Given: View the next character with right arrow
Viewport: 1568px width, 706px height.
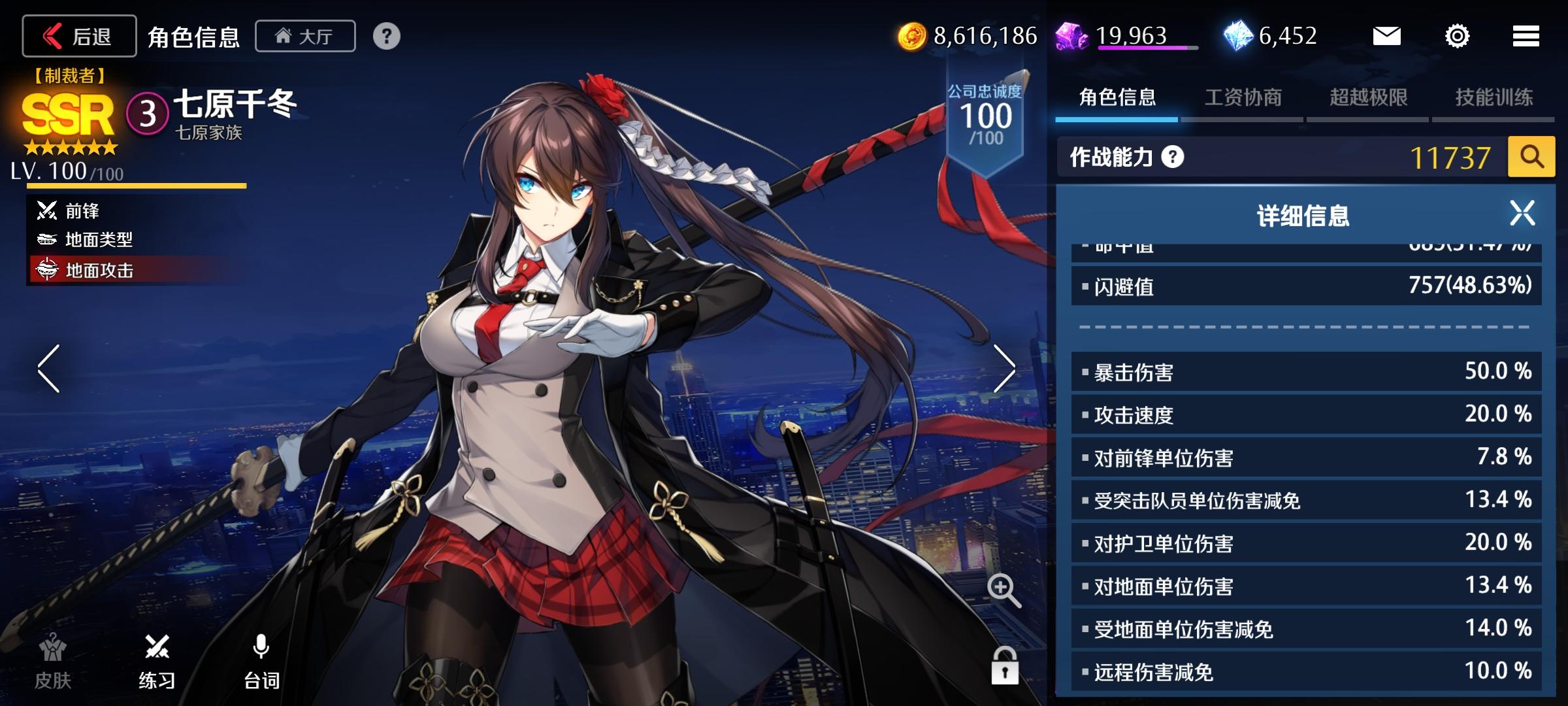Looking at the screenshot, I should click(x=1004, y=369).
